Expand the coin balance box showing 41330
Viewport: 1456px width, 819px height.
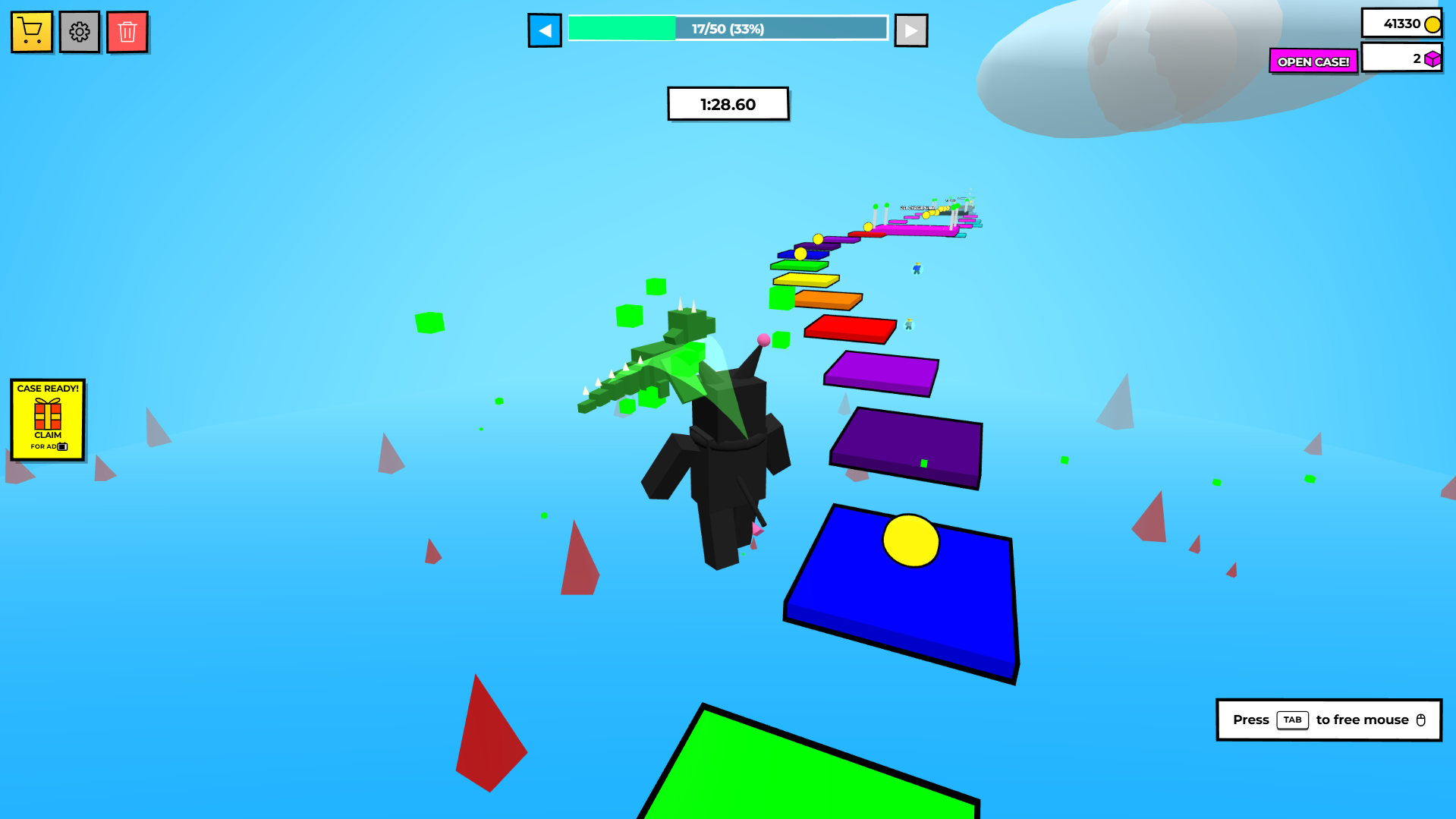1401,24
